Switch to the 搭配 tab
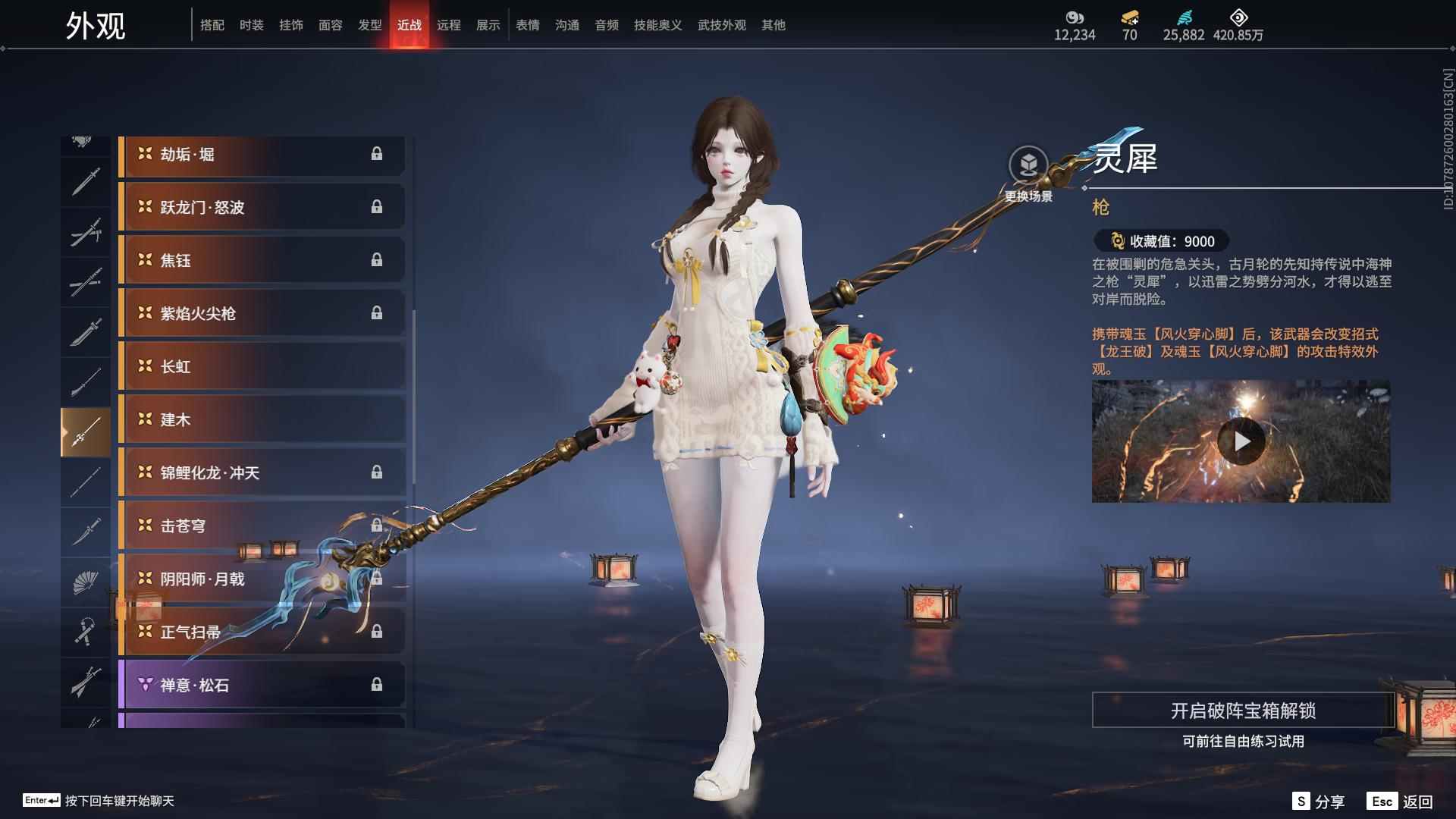Screen dimensions: 1456x819 click(212, 25)
